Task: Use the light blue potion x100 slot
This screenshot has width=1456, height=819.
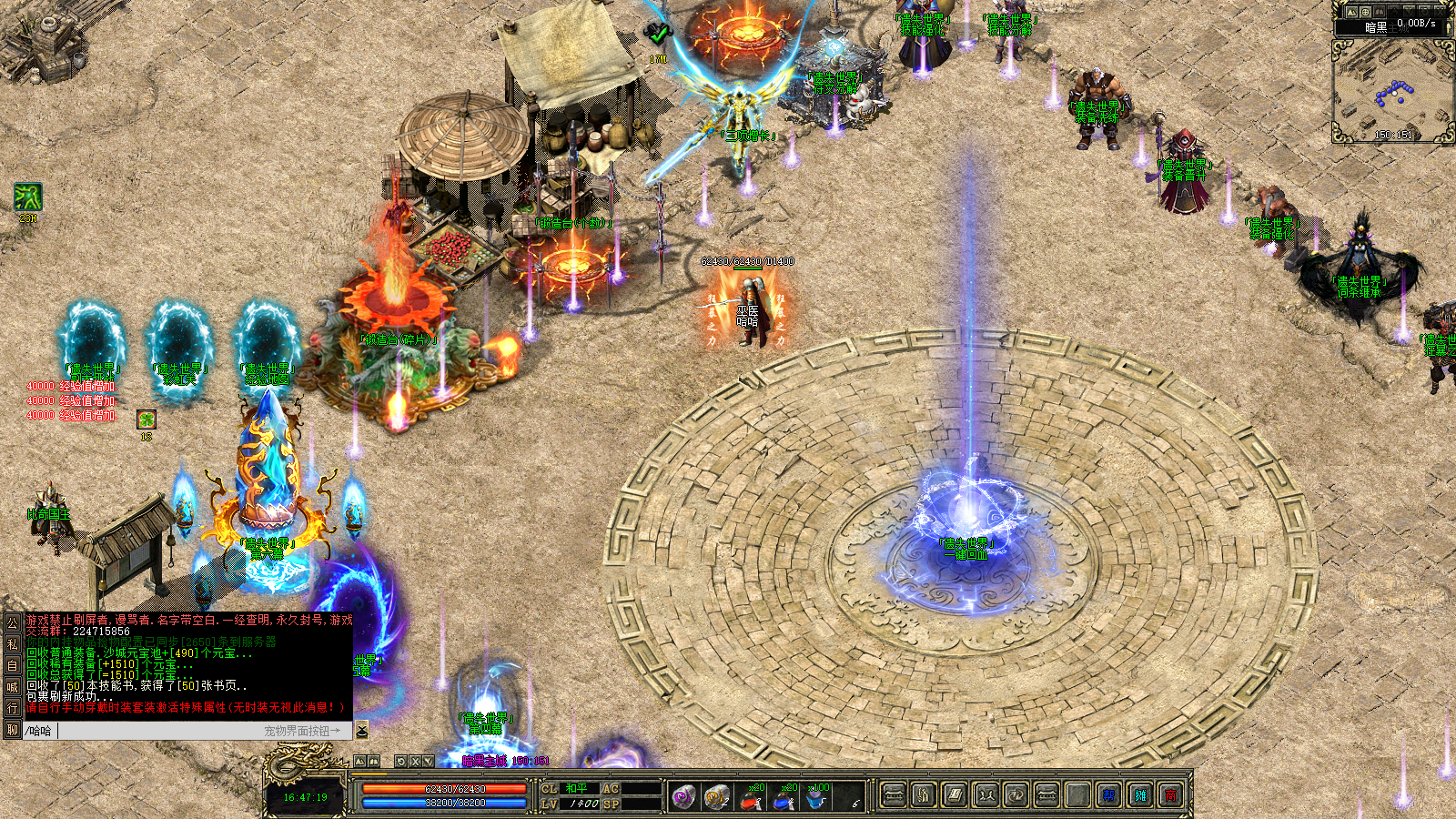Action: [x=817, y=797]
